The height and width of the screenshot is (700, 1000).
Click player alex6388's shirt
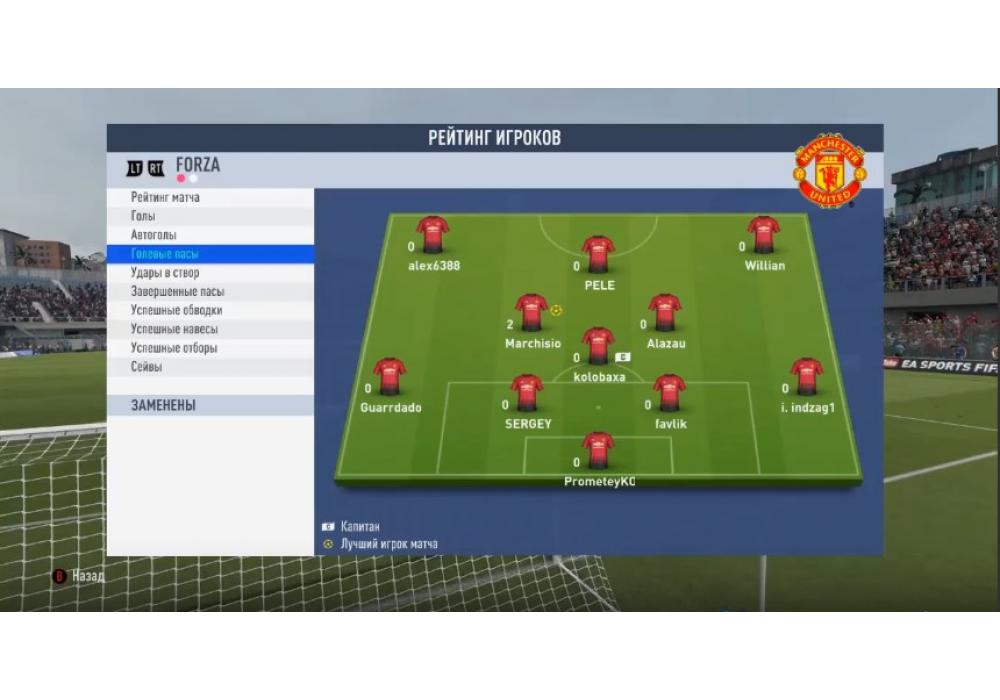[433, 235]
